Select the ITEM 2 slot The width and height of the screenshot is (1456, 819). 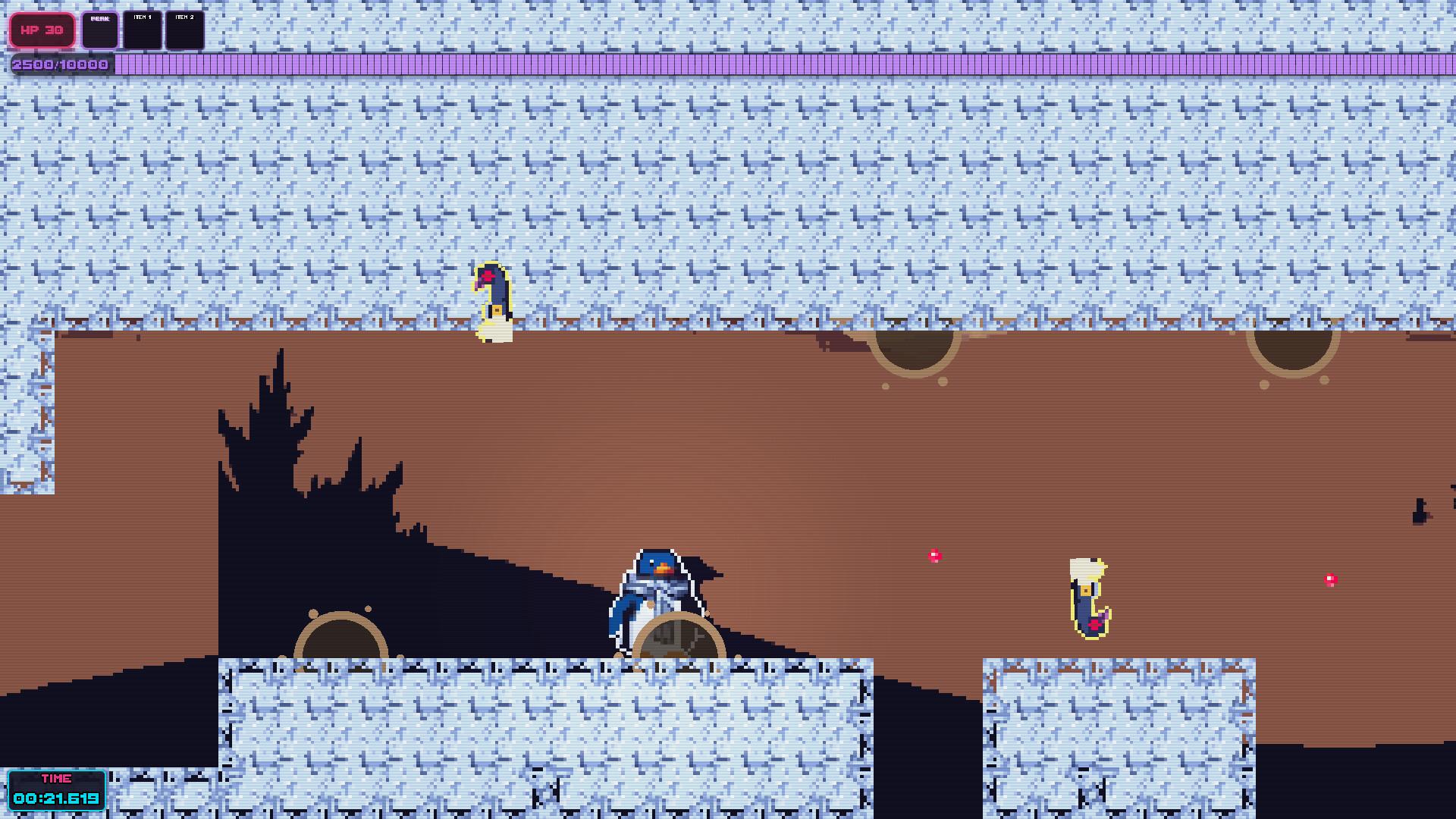[x=184, y=30]
